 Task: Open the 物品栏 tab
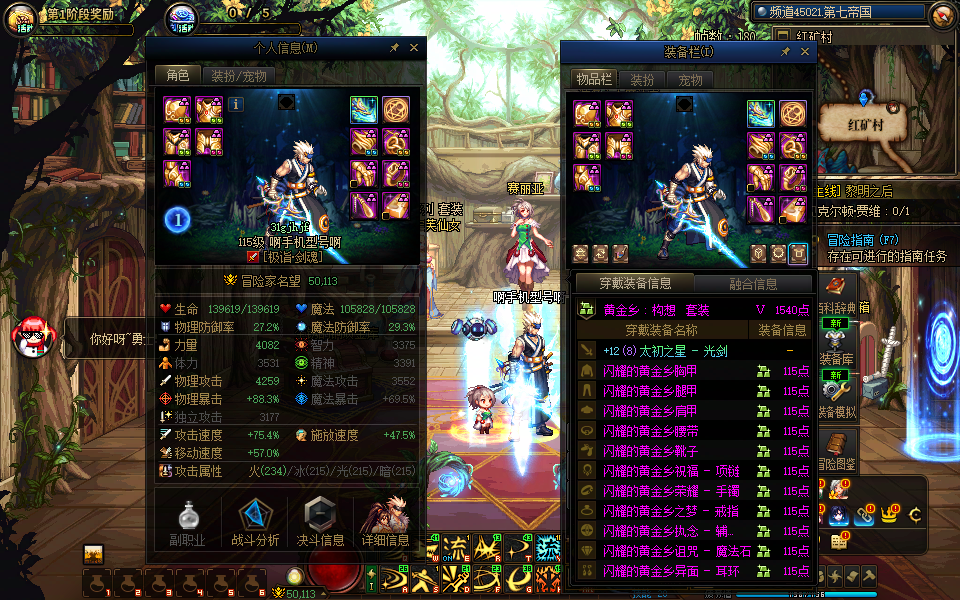point(592,80)
